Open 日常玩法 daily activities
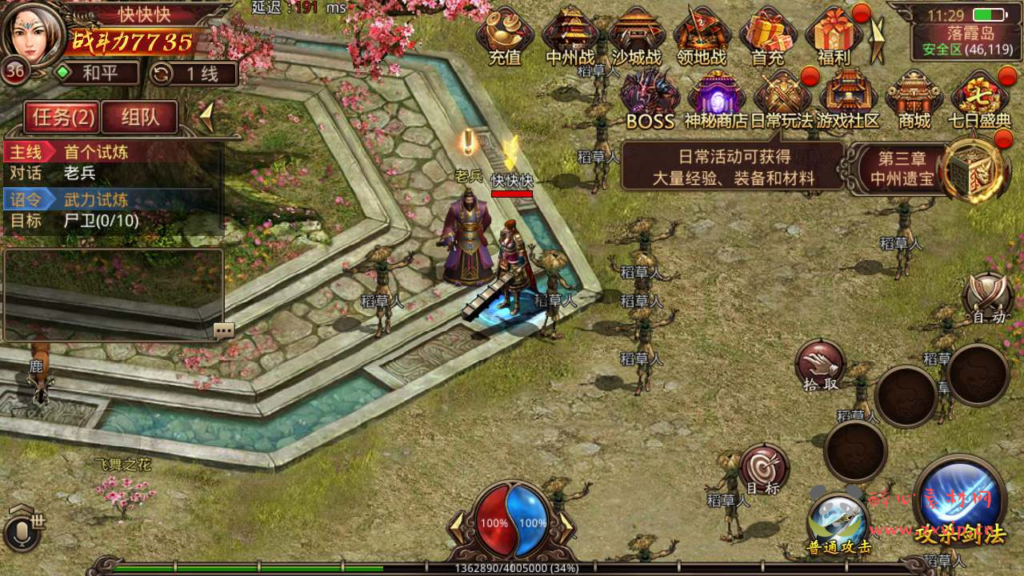This screenshot has width=1024, height=576. (x=781, y=98)
